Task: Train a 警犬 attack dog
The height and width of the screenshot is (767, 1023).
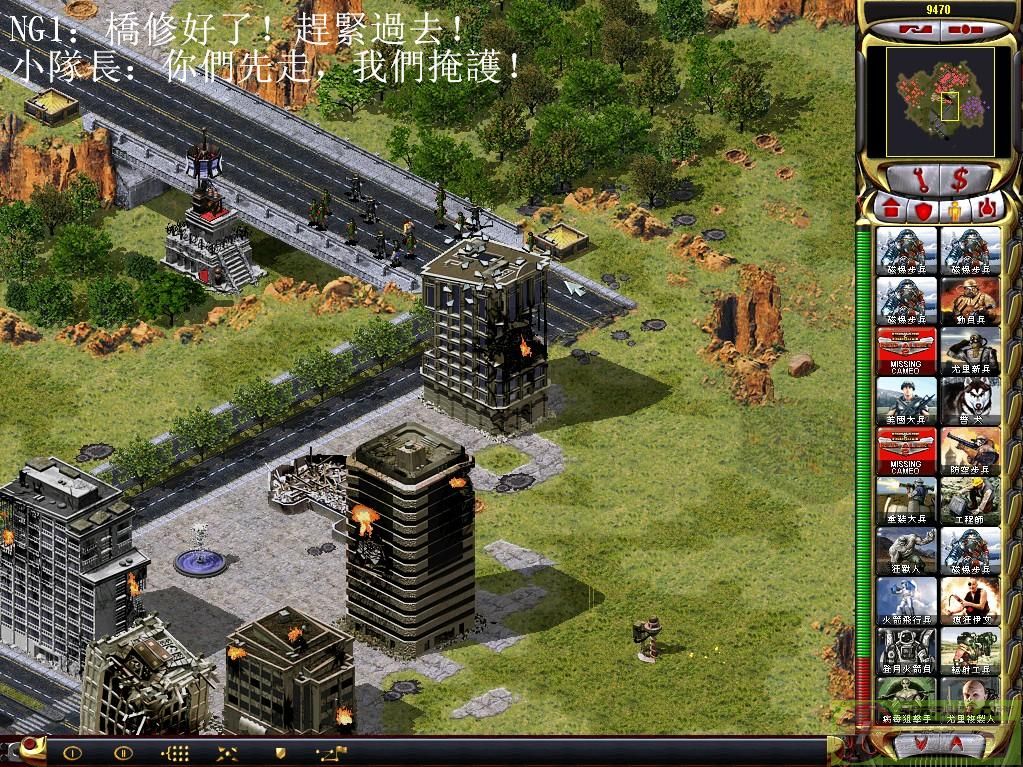Action: click(x=970, y=401)
